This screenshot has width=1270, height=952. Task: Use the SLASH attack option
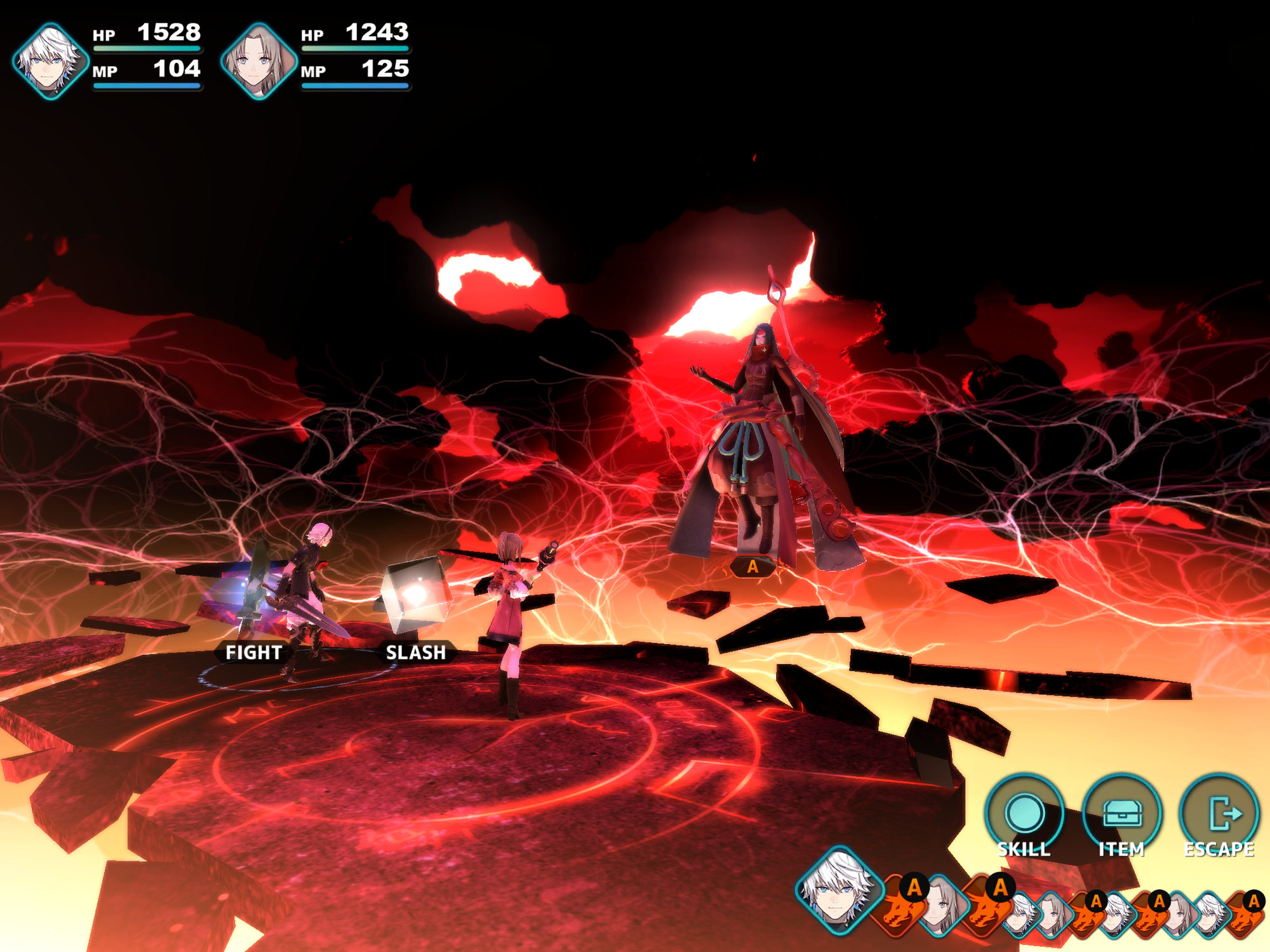point(416,652)
